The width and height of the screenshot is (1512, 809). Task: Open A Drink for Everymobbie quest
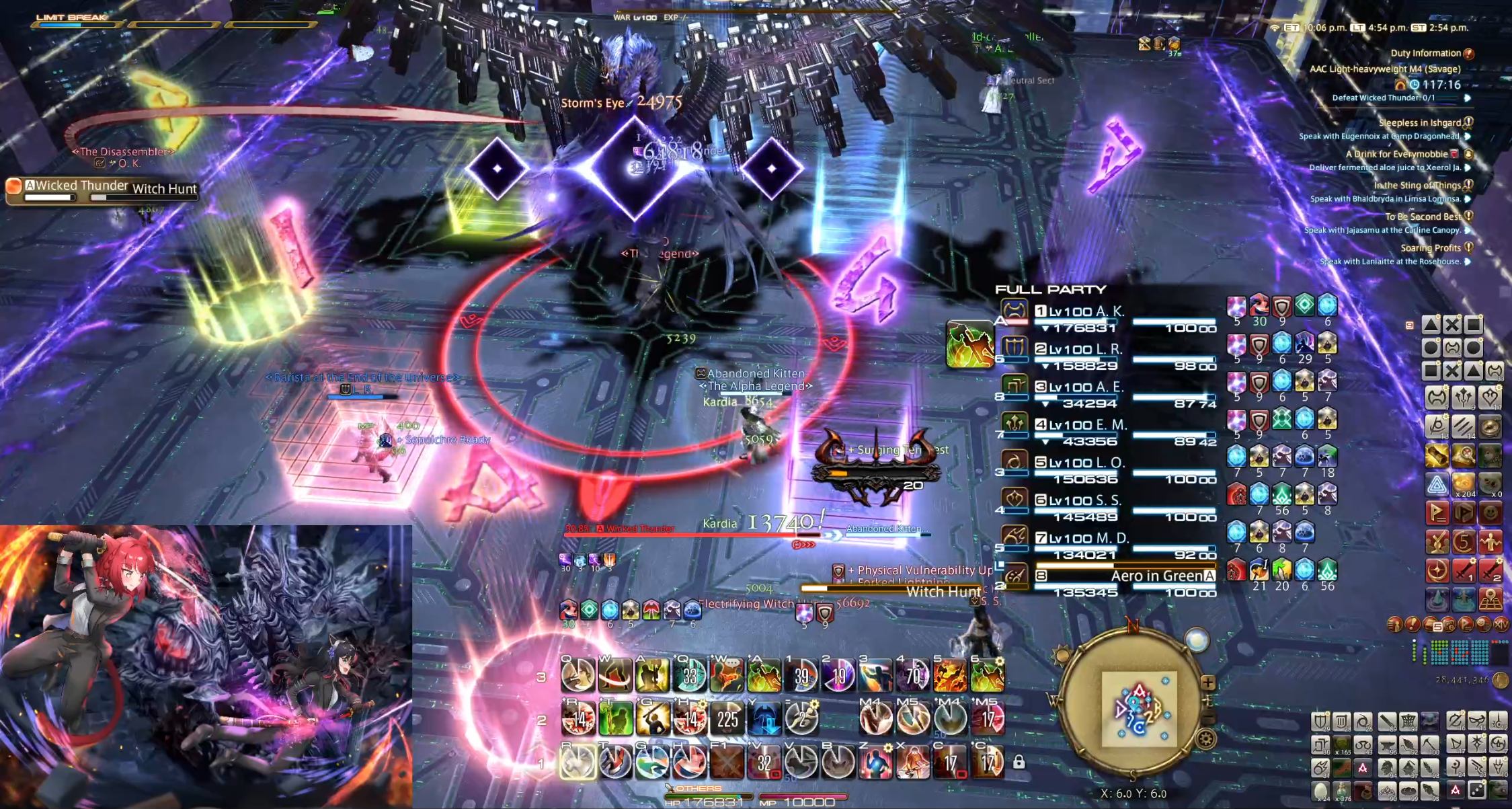[1396, 154]
